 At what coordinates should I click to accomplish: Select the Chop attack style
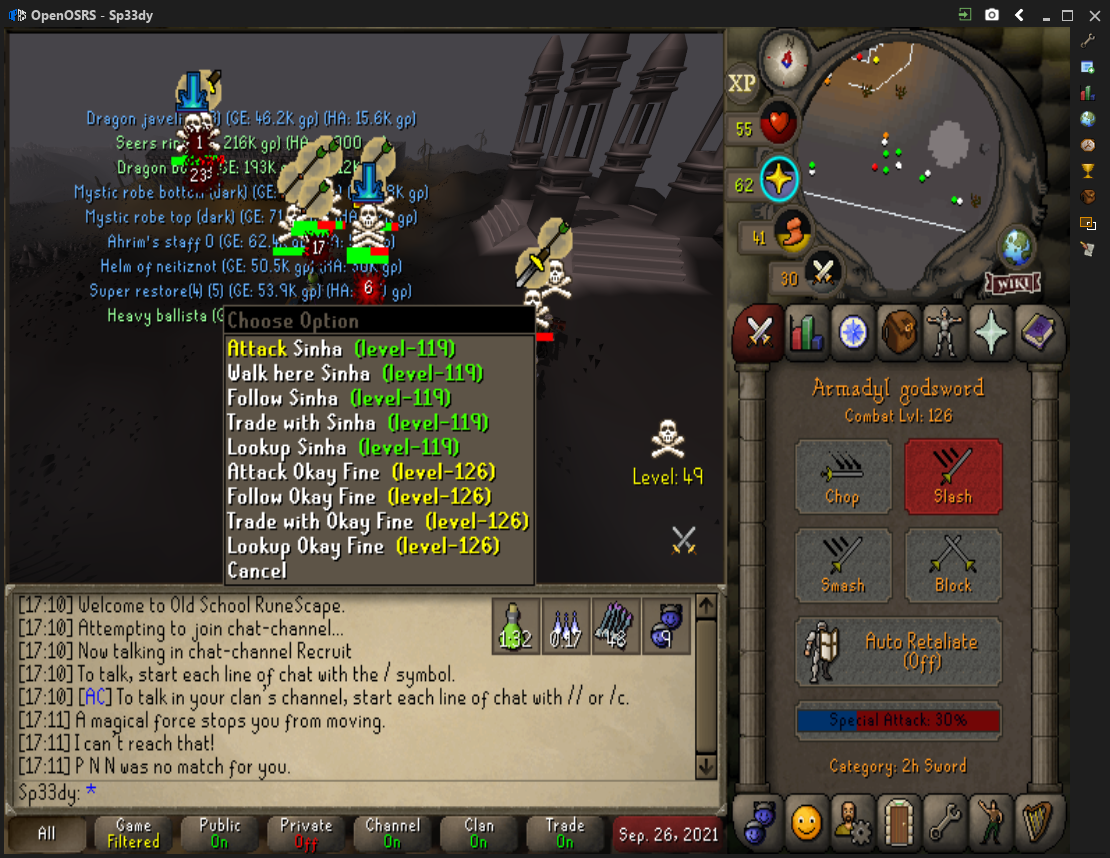click(842, 477)
